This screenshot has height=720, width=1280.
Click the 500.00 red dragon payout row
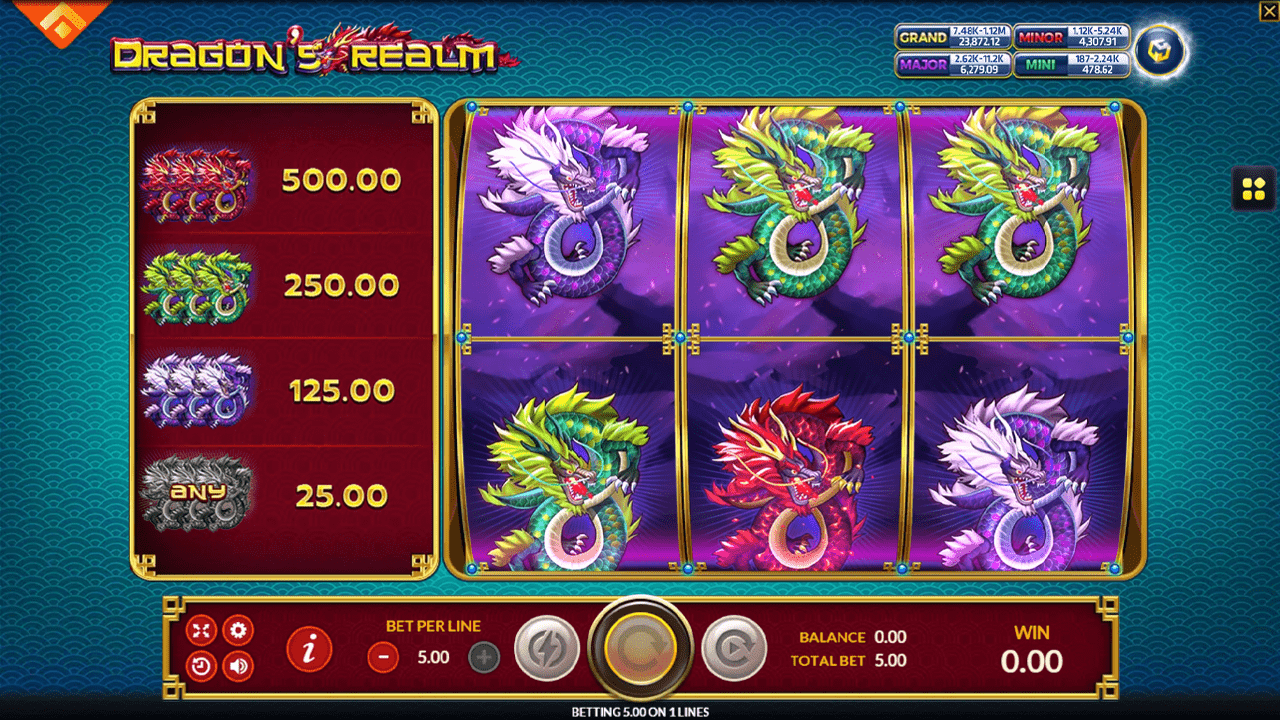pos(283,180)
